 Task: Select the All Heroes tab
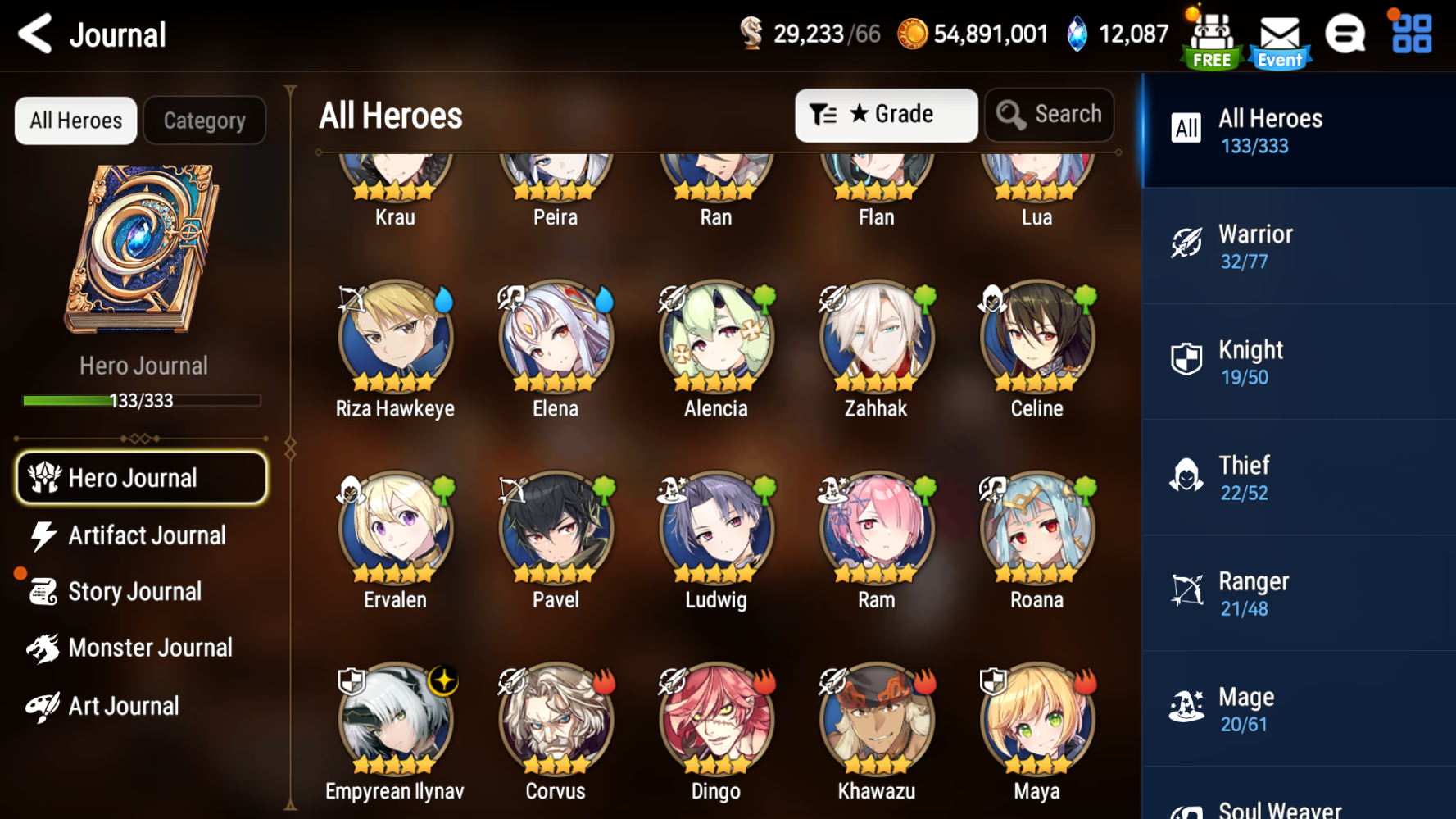click(75, 120)
